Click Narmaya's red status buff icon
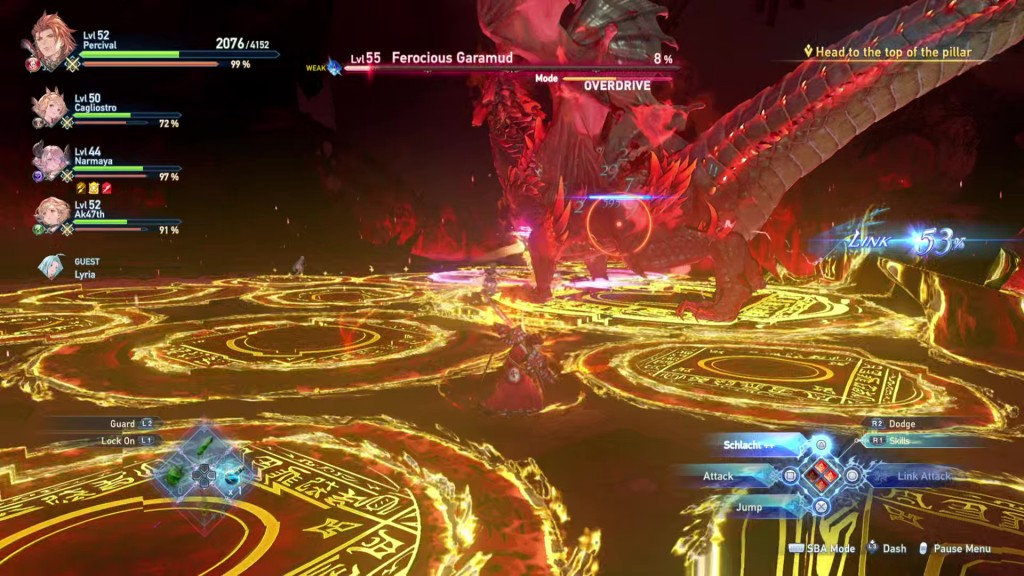Viewport: 1024px width, 576px height. point(106,188)
